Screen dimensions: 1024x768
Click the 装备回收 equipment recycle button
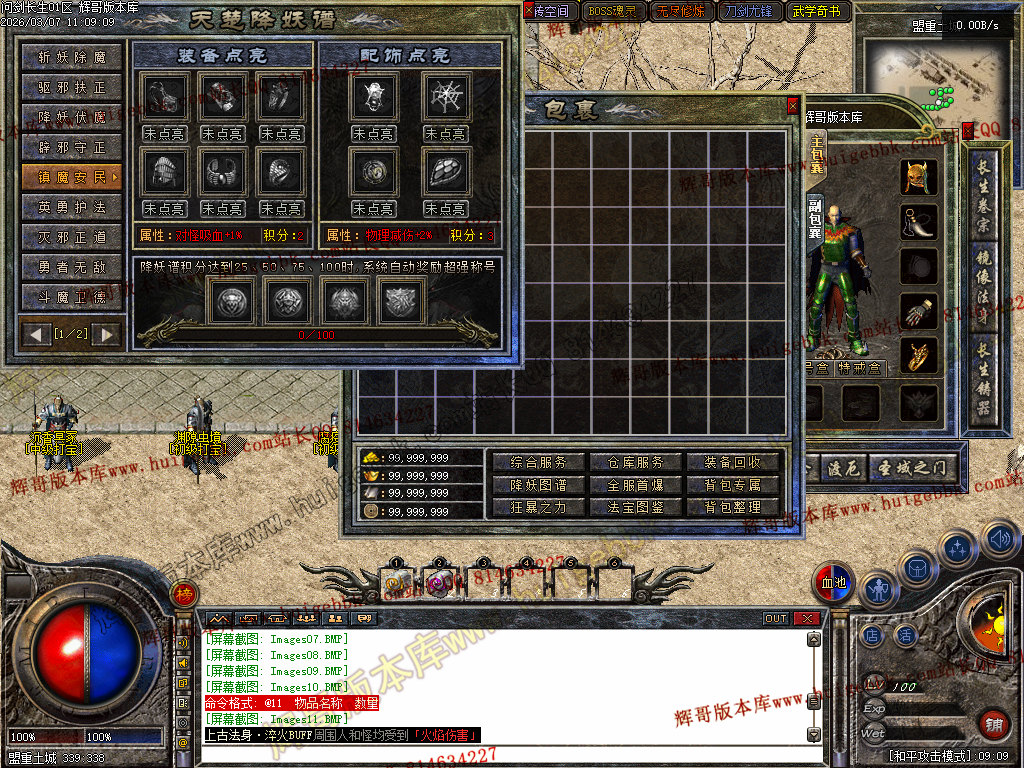[733, 463]
